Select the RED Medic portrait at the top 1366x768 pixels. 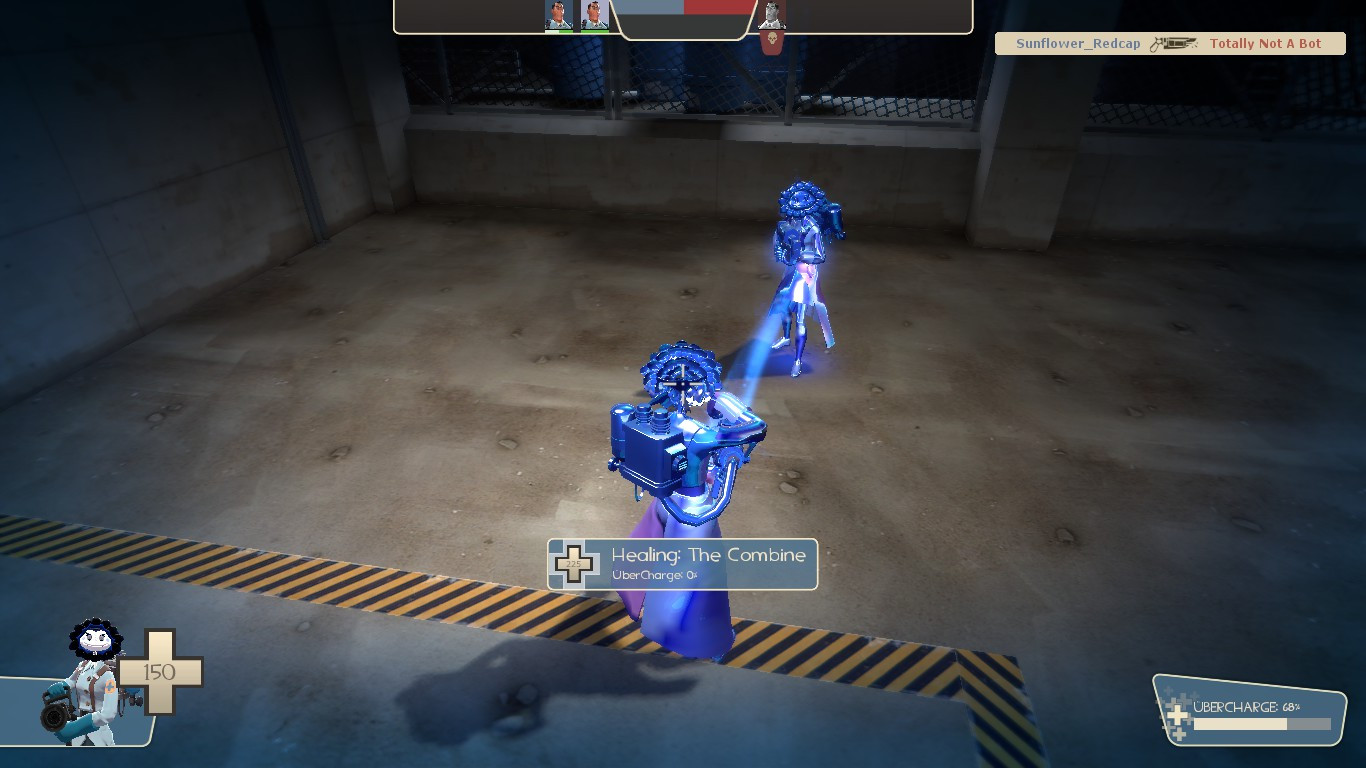click(x=771, y=15)
